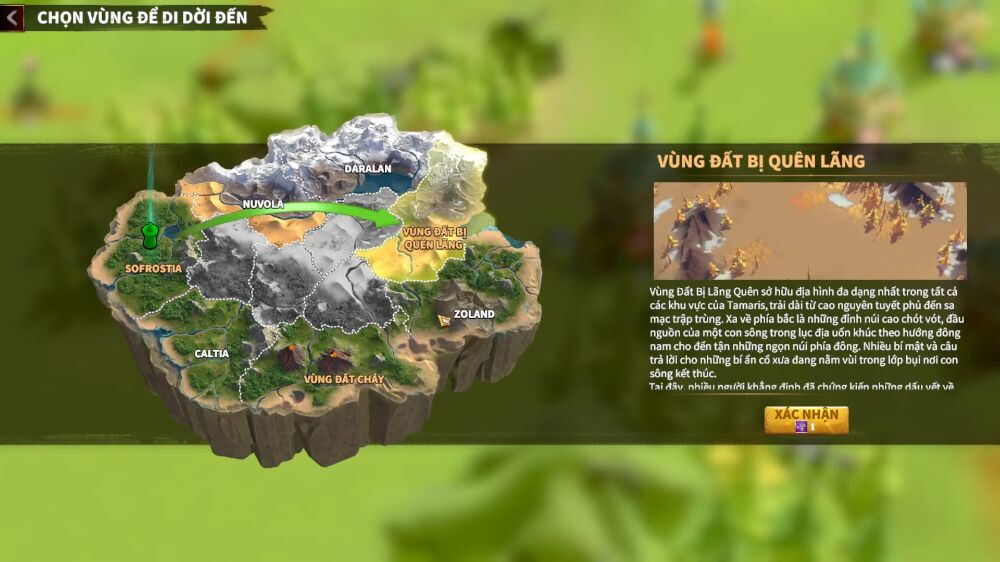
Task: Select the Sofrostia region on the map
Action: pyautogui.click(x=152, y=268)
